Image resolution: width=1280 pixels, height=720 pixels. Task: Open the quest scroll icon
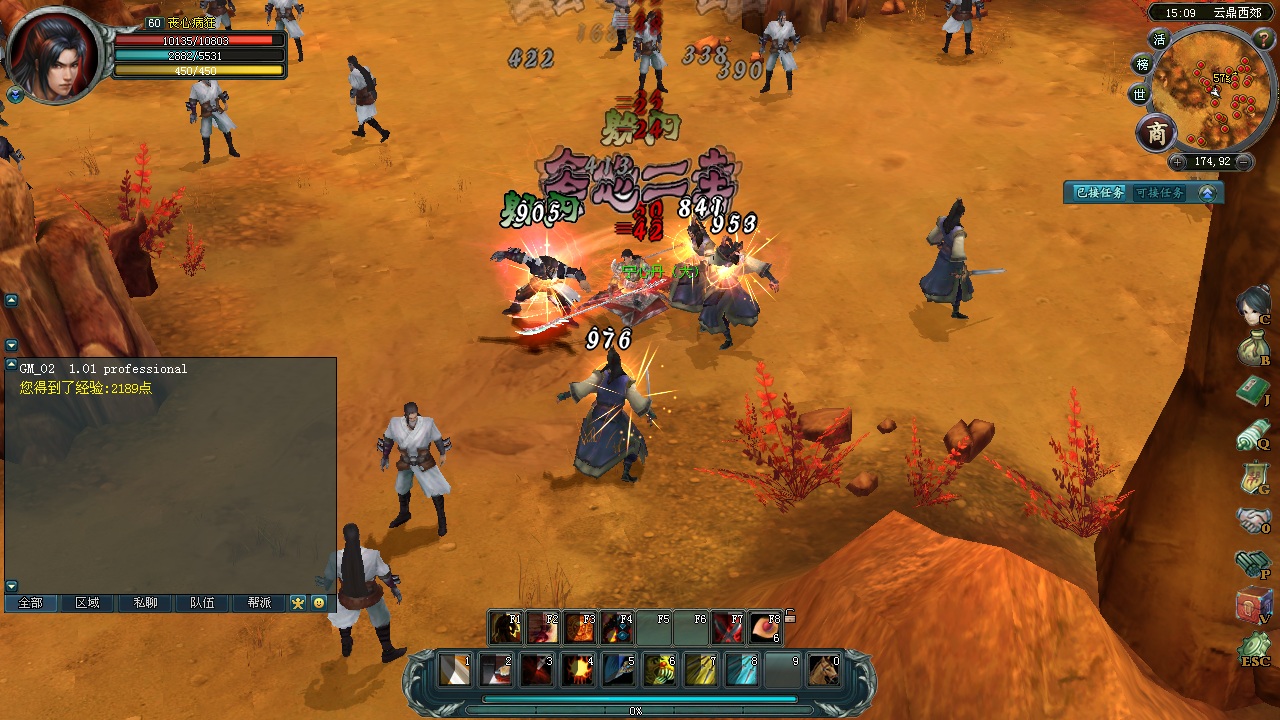coord(1252,434)
